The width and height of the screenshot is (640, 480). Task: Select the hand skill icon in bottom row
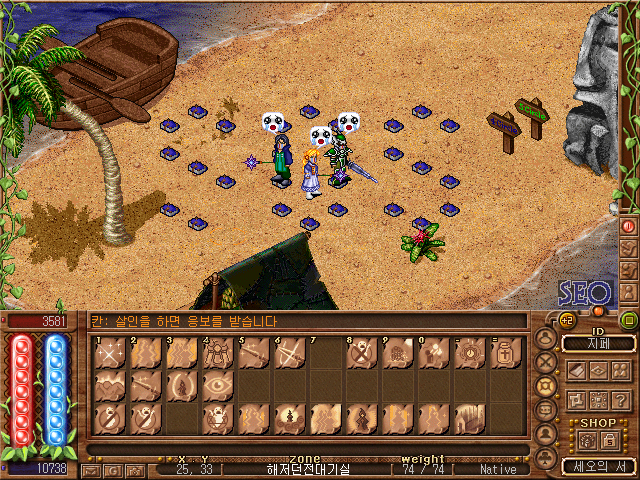(469, 417)
